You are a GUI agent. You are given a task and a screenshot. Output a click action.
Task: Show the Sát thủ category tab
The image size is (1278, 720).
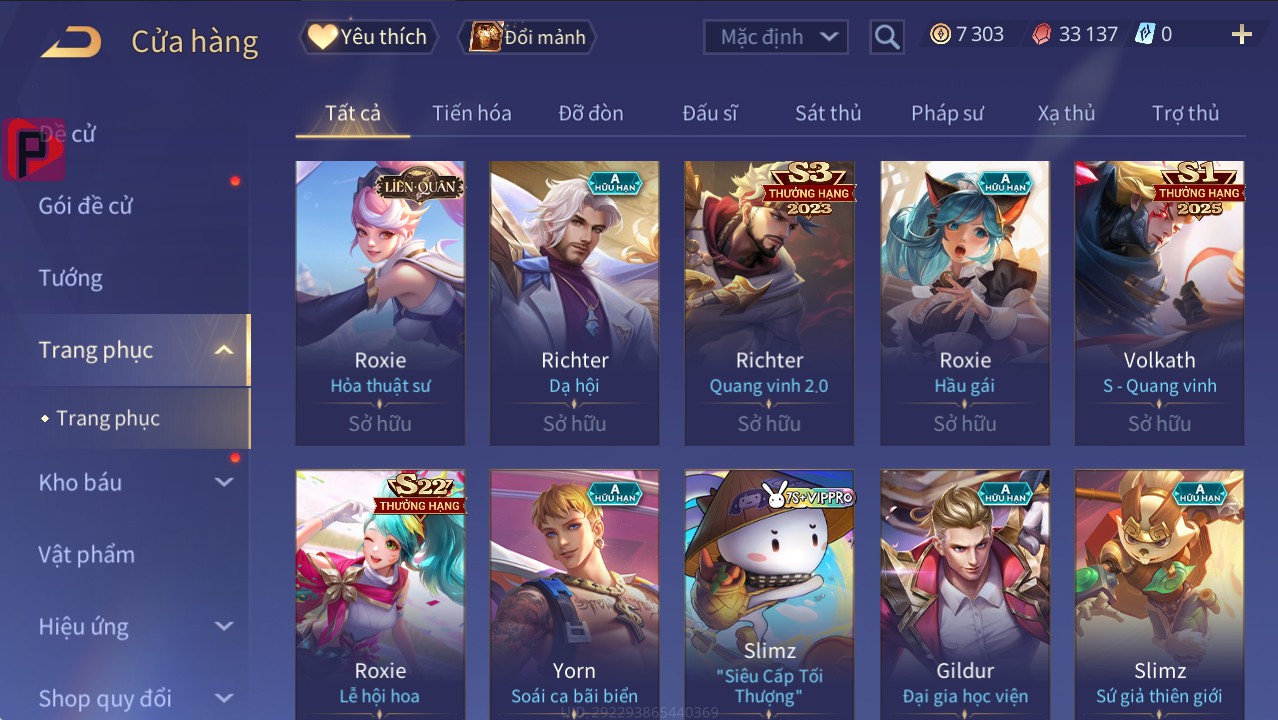point(828,113)
